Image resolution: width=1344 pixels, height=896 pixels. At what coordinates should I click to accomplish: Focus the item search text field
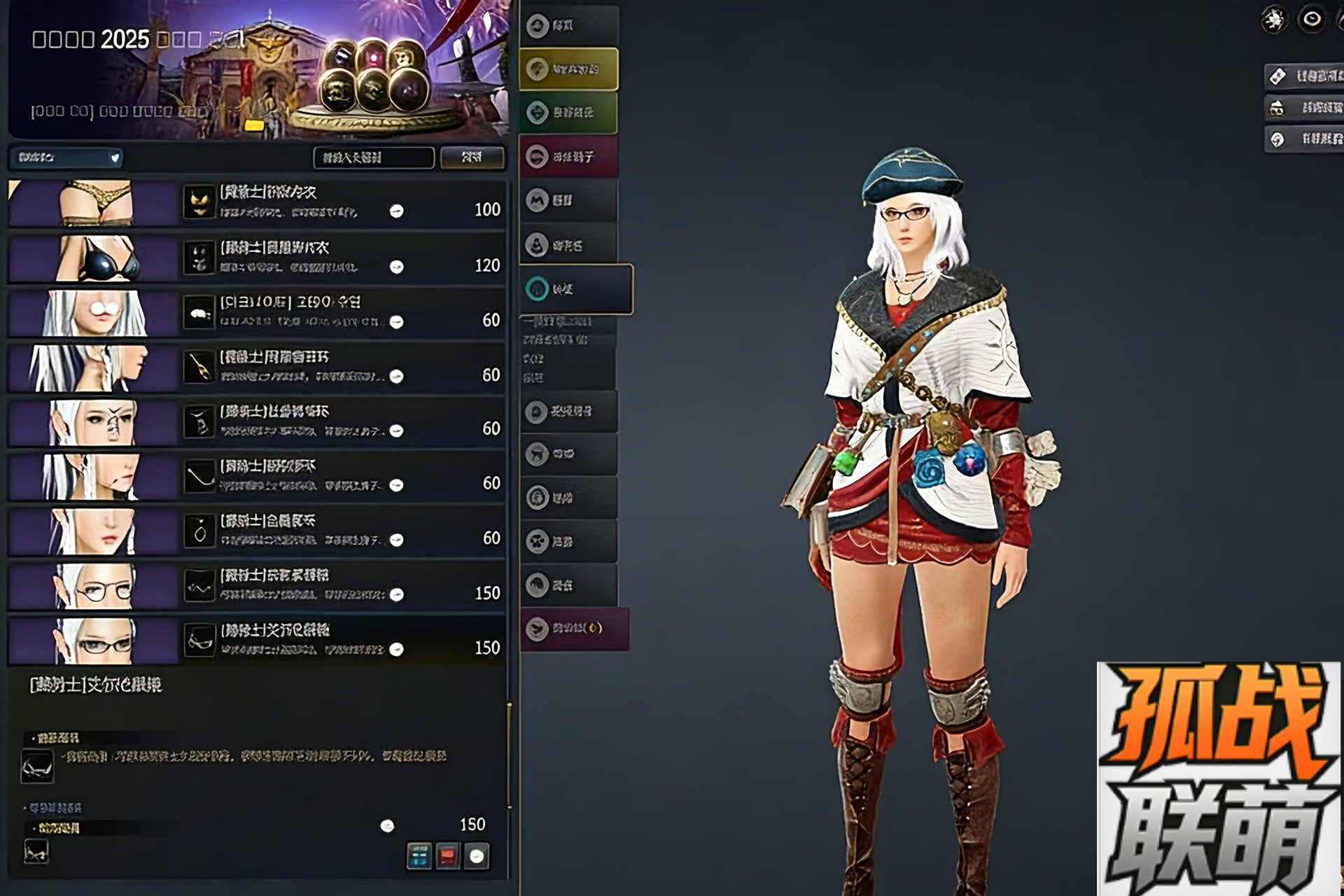point(373,157)
